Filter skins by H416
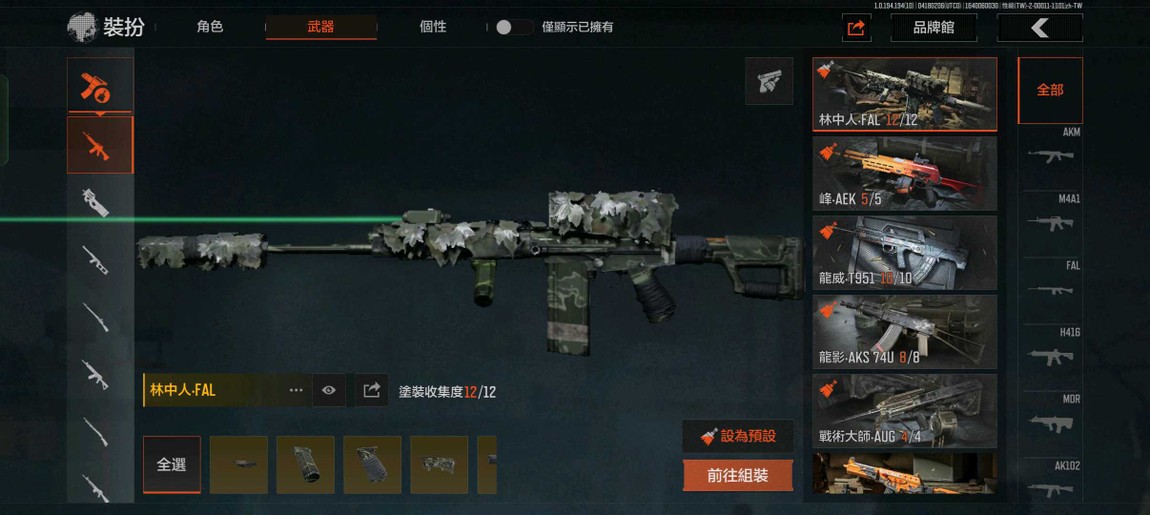 1050,351
